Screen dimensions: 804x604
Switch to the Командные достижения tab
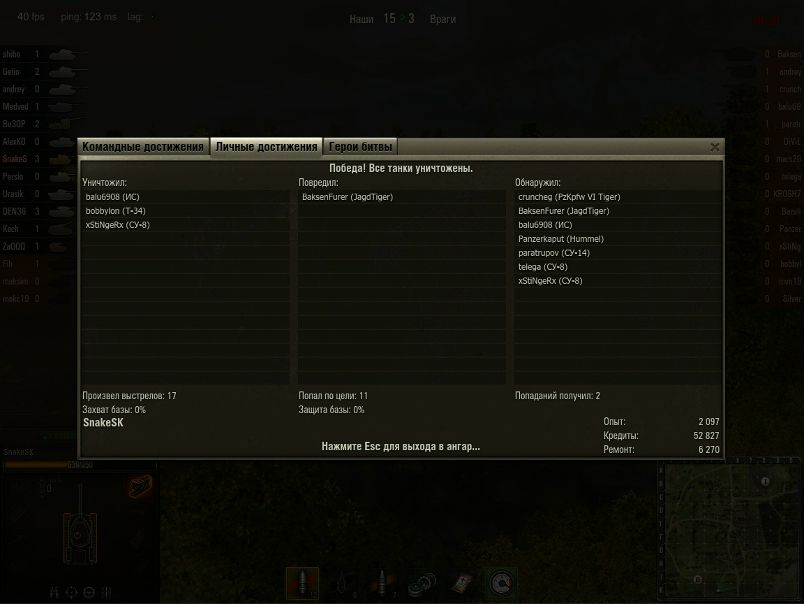tap(143, 147)
